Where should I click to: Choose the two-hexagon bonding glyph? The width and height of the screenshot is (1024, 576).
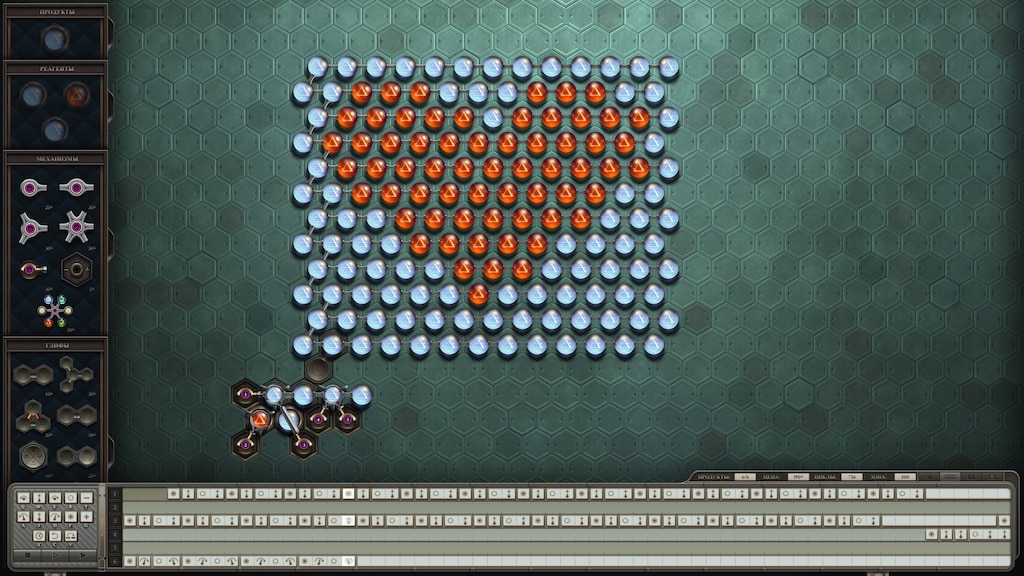coord(33,375)
